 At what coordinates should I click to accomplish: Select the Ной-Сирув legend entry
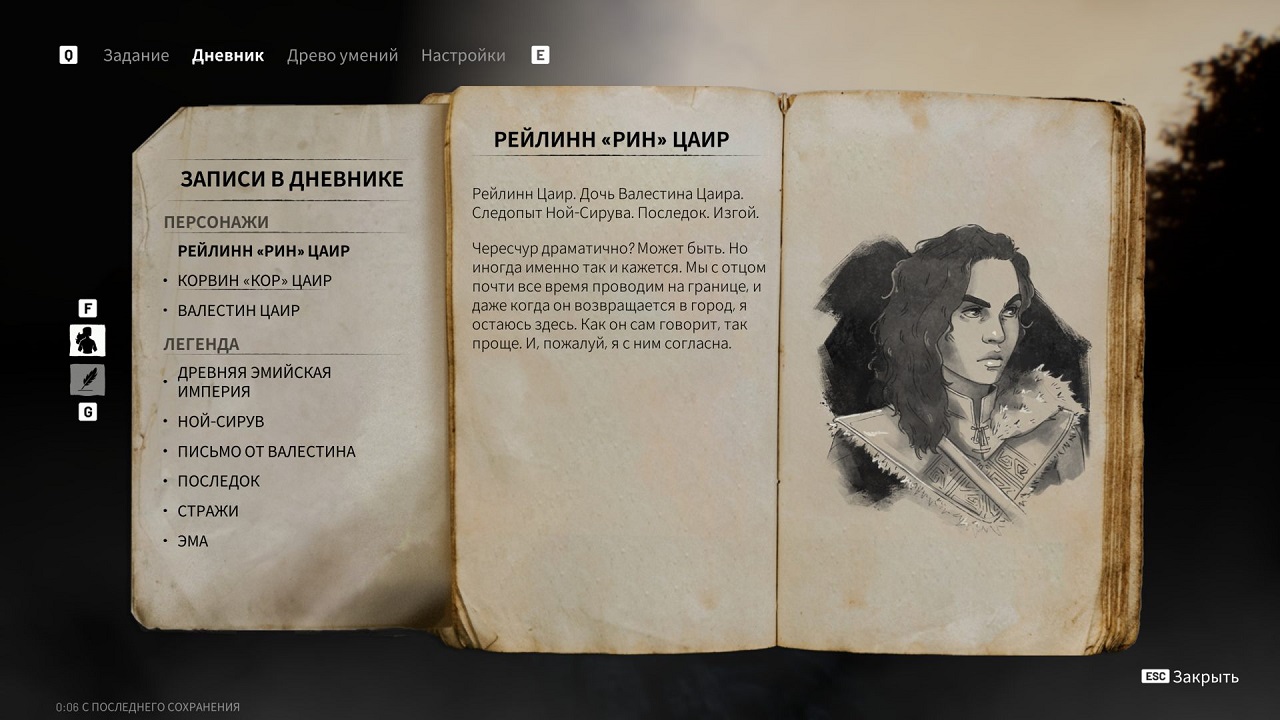coord(220,422)
